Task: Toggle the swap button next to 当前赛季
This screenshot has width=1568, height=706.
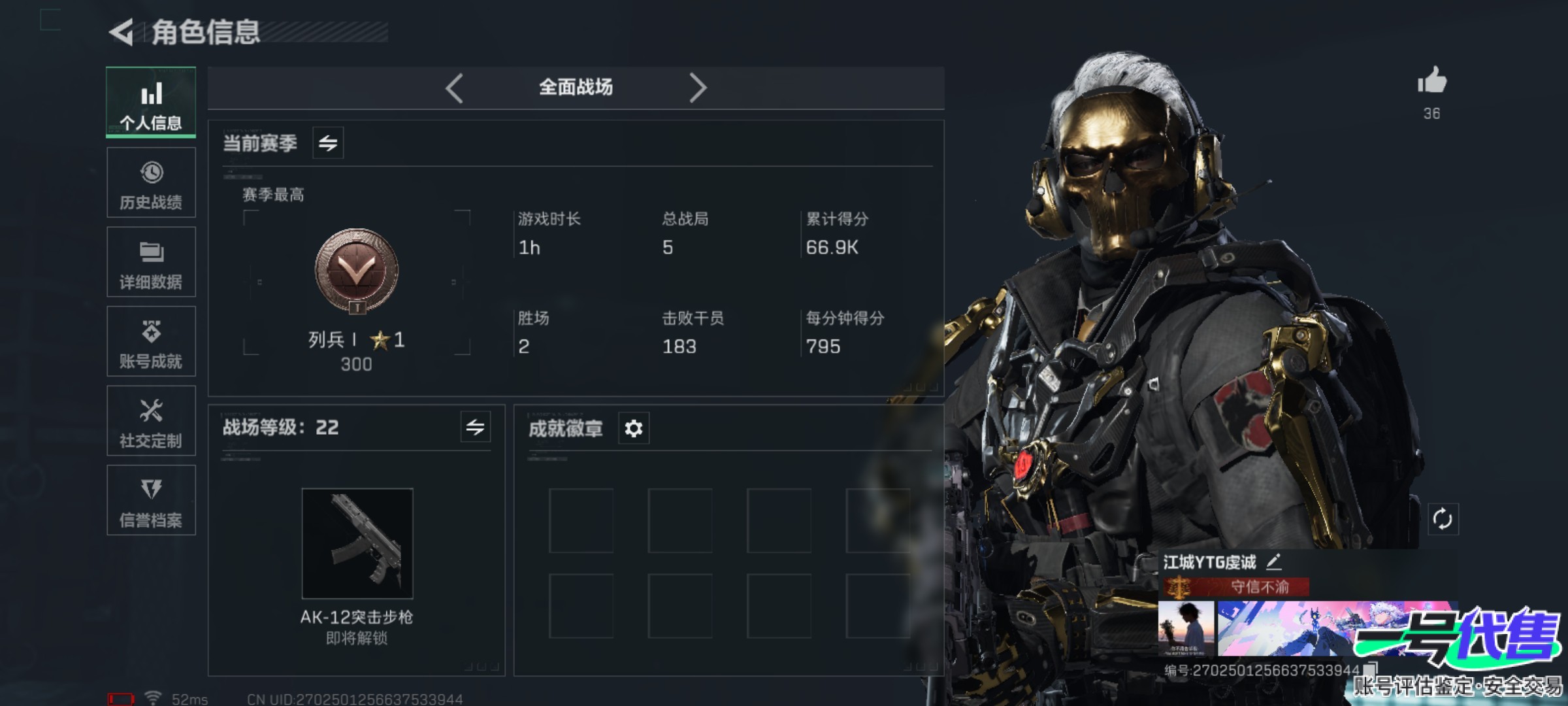Action: tap(328, 143)
